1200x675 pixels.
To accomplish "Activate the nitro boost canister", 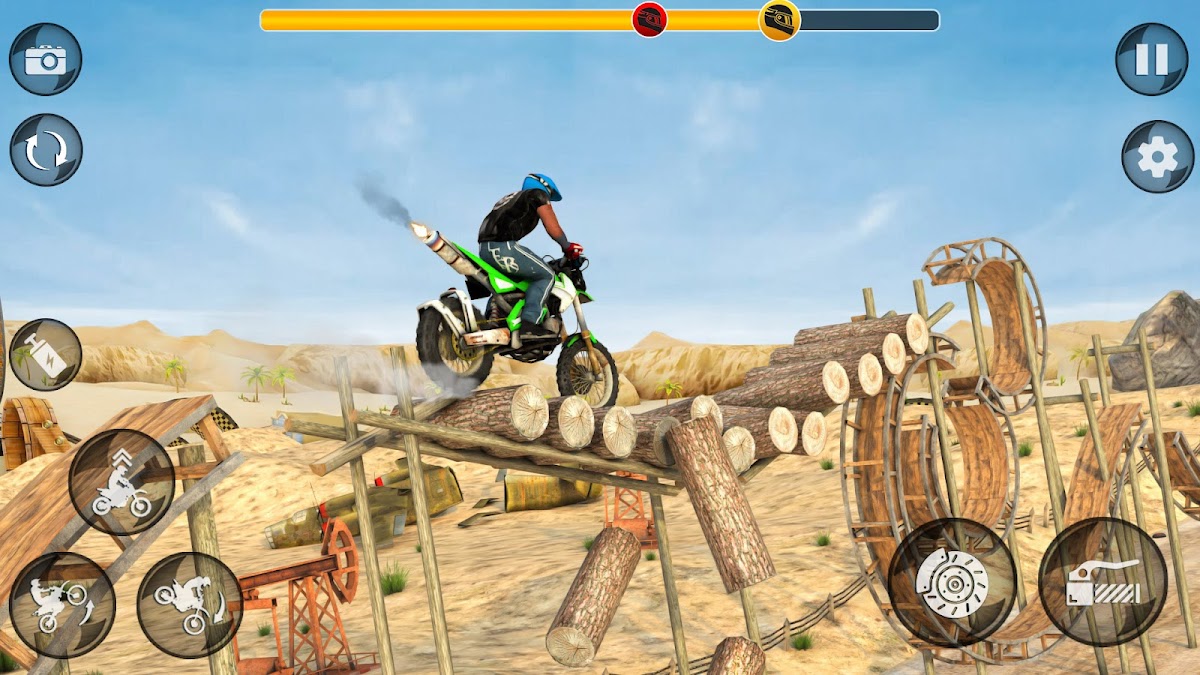I will (45, 355).
